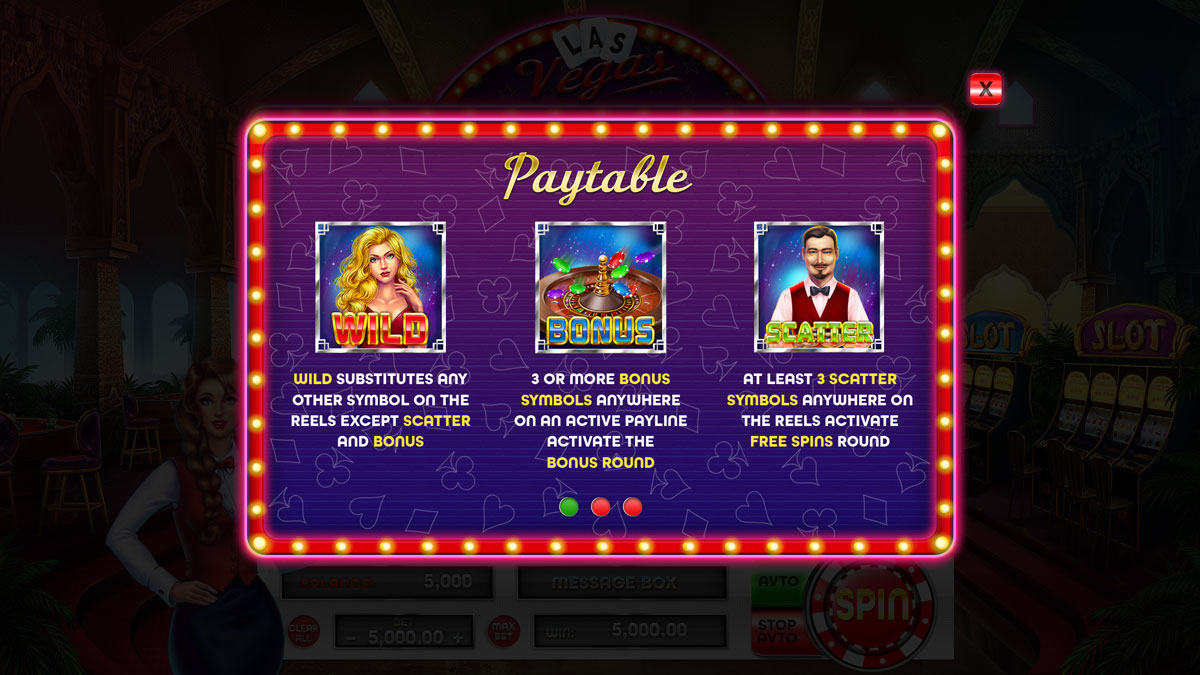
Task: Hit the red SPIN chip button
Action: coord(873,605)
